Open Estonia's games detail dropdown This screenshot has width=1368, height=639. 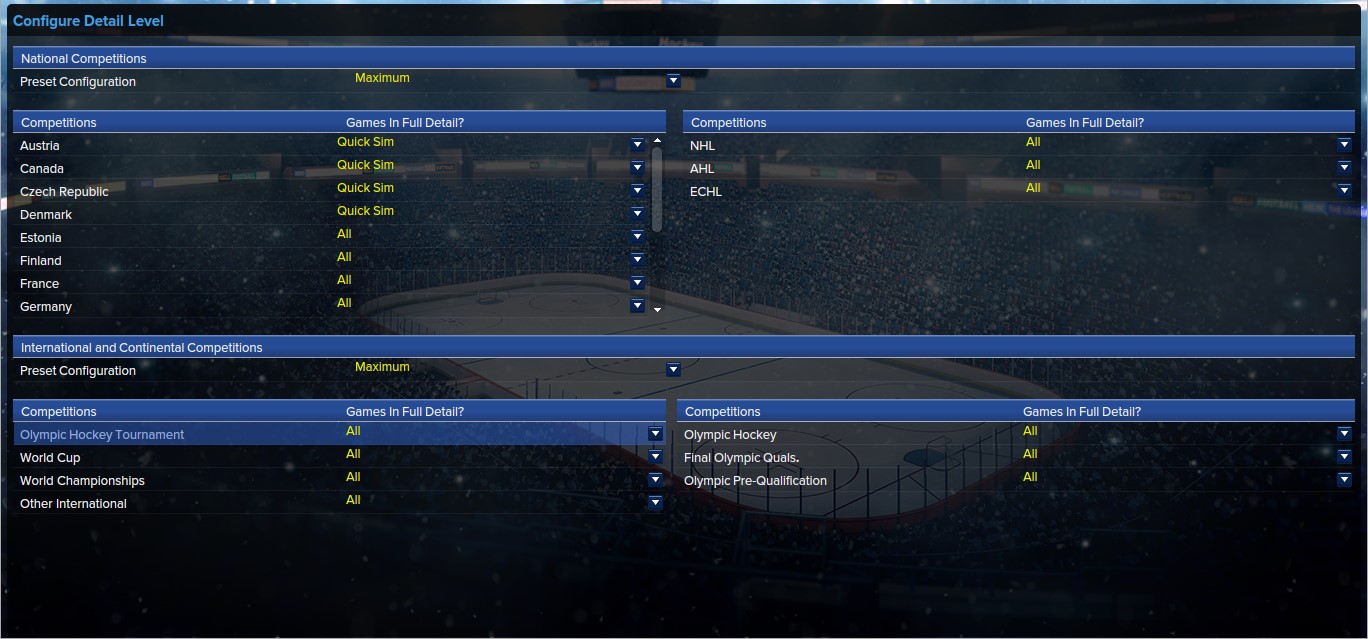coord(637,237)
